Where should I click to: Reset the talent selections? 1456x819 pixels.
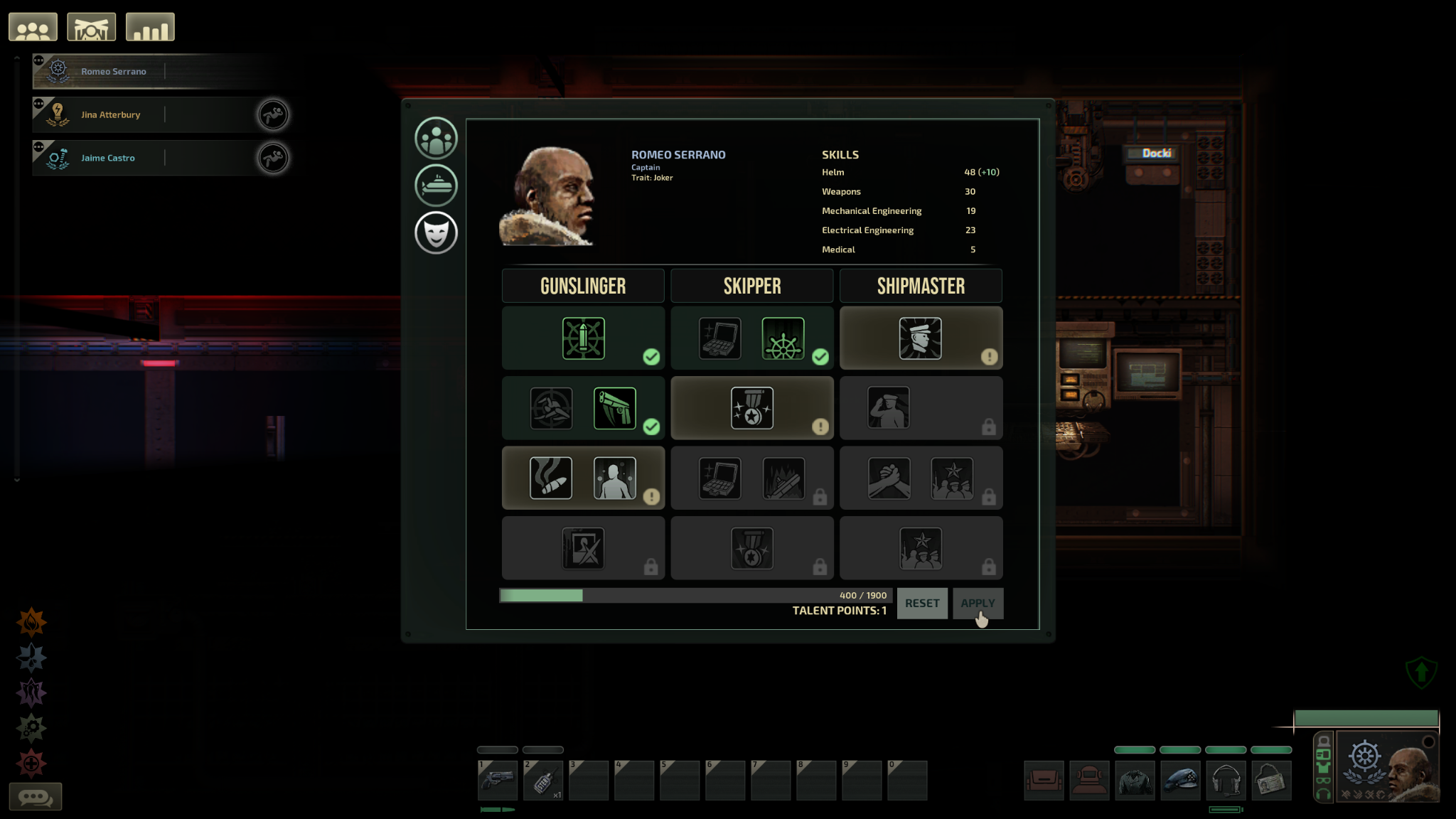[921, 603]
